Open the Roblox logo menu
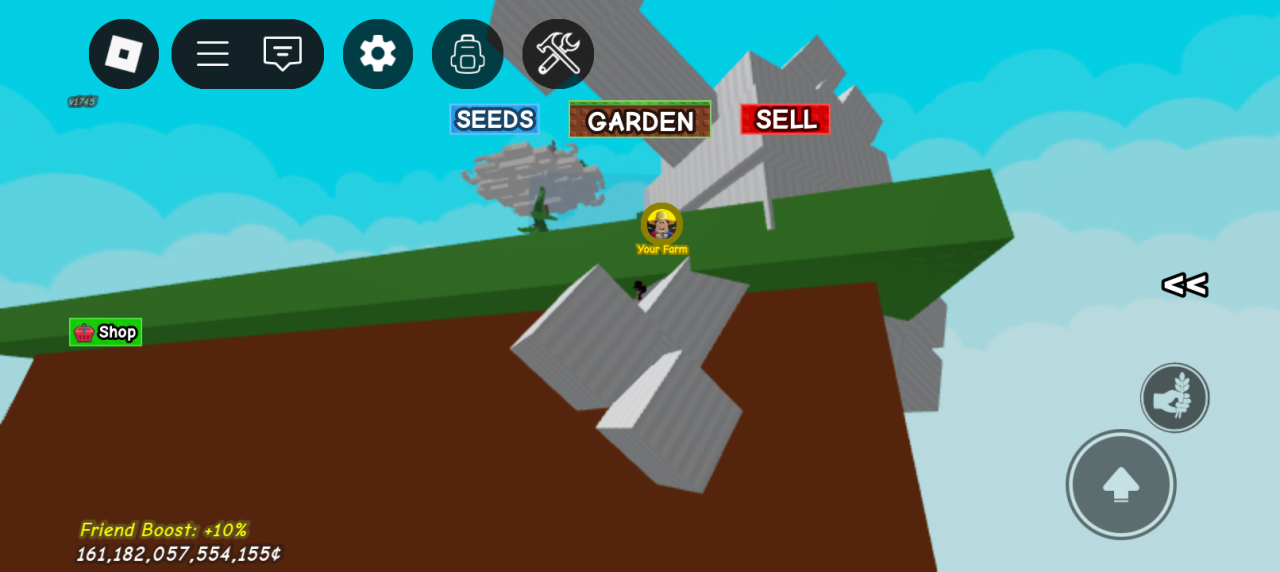1280x572 pixels. (124, 54)
